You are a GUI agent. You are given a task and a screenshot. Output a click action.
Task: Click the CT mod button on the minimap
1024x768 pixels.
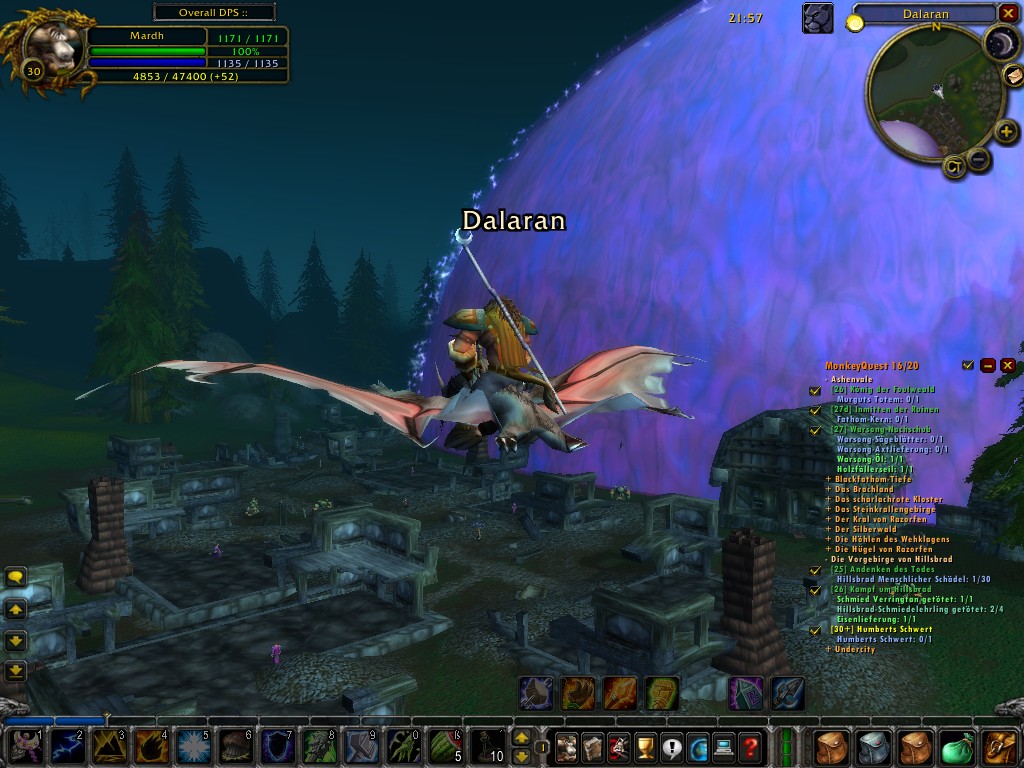pos(954,167)
